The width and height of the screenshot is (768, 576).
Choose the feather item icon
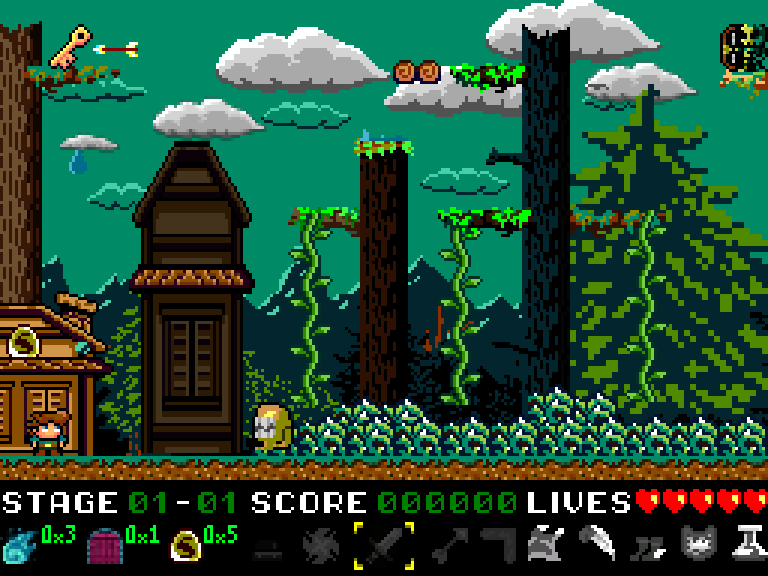(596, 543)
